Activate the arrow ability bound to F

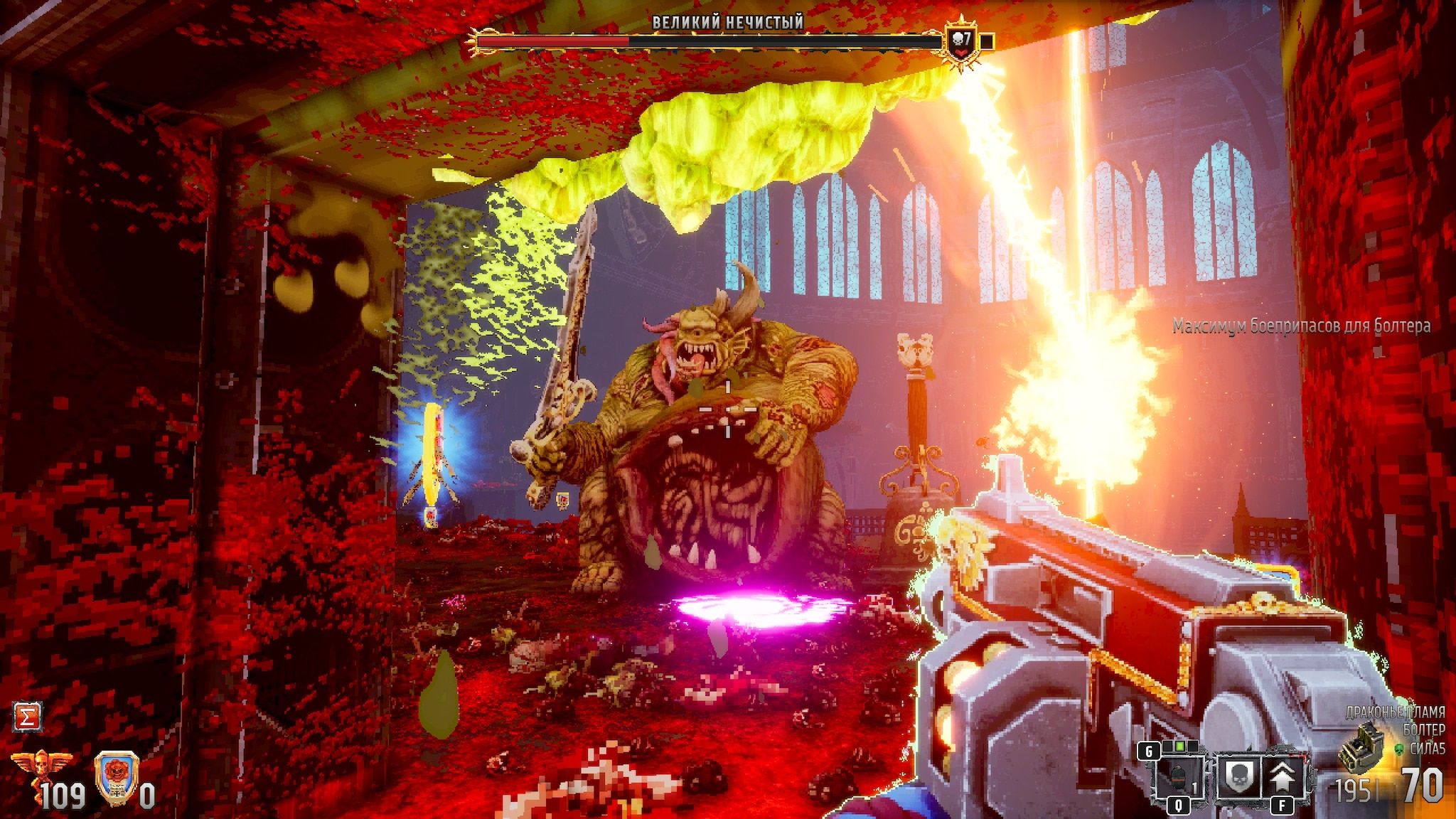tap(1282, 777)
